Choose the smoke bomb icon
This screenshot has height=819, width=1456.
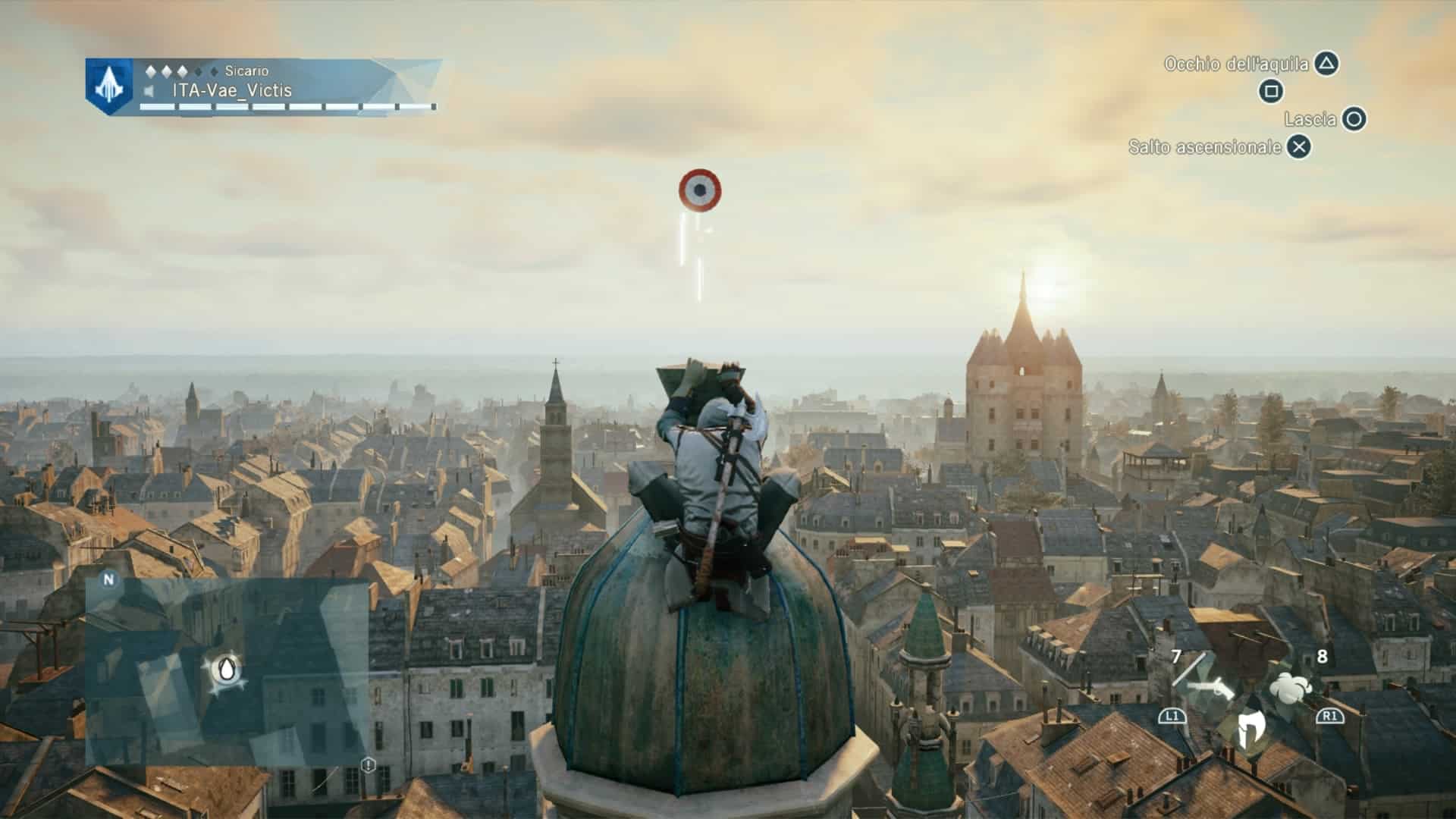pyautogui.click(x=1290, y=686)
